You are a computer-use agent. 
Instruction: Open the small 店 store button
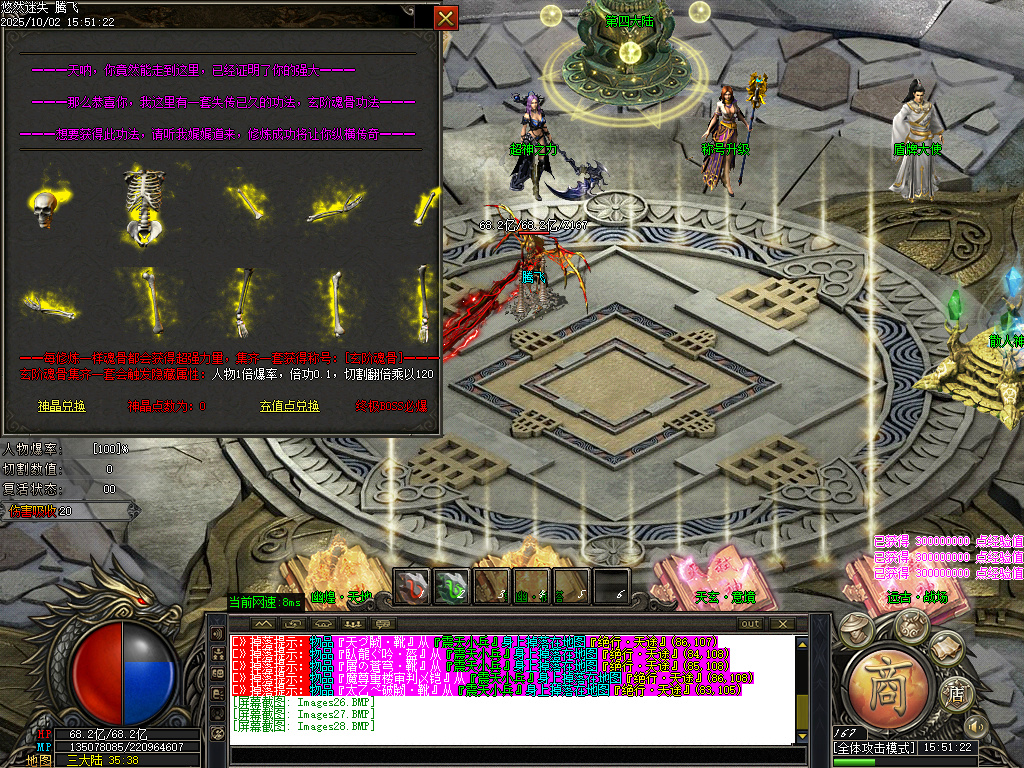click(957, 692)
